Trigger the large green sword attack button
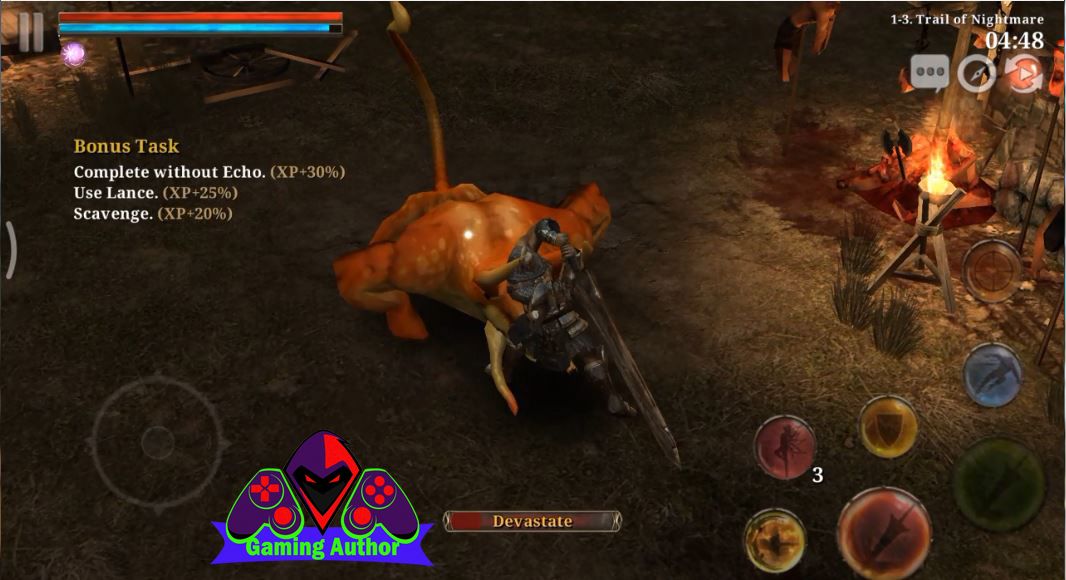The width and height of the screenshot is (1066, 580). coord(997,484)
